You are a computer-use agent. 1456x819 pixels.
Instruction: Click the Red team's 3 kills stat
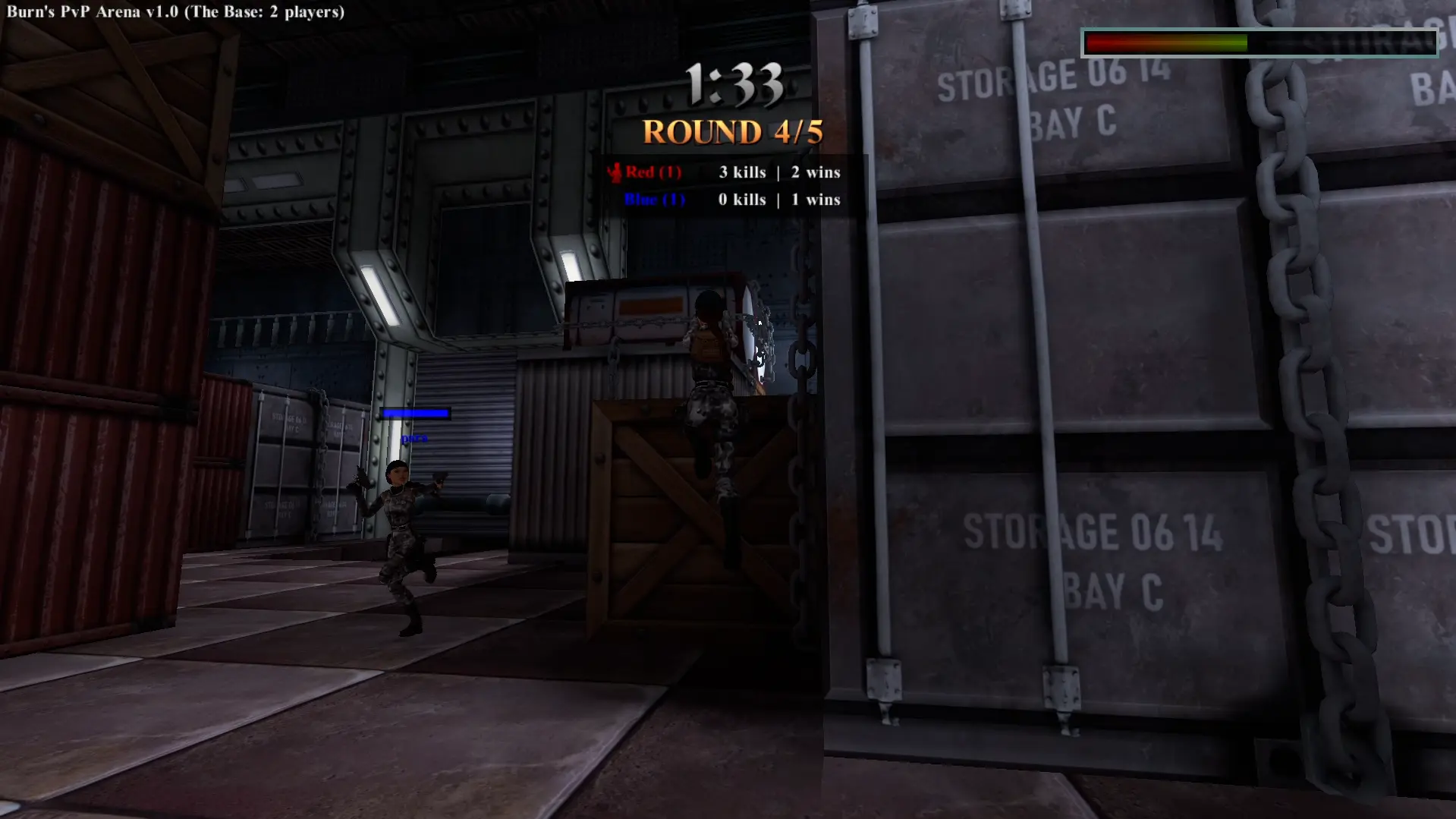click(741, 172)
